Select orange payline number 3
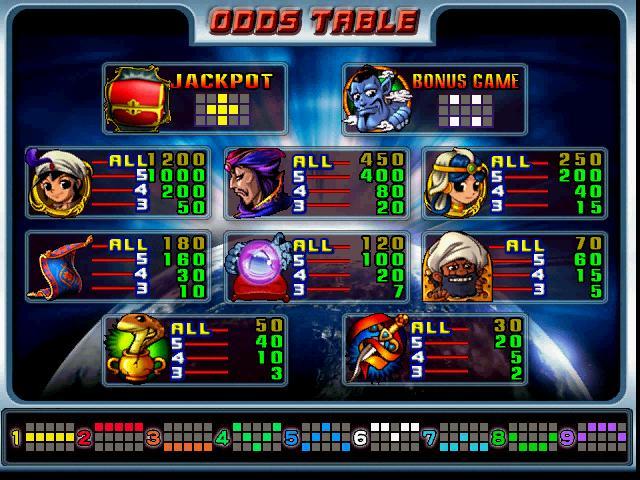 pyautogui.click(x=176, y=437)
